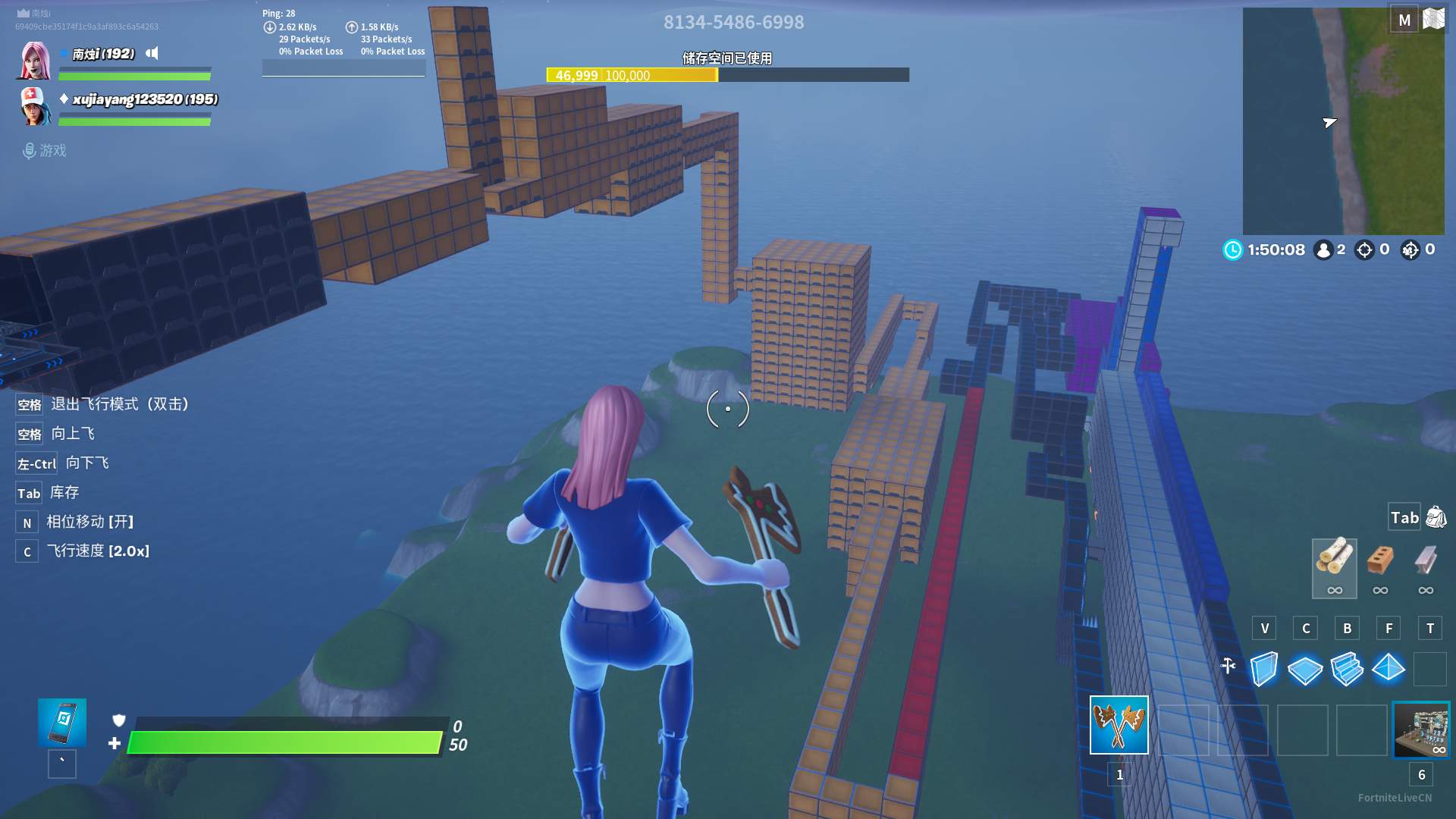Choose brick building material
Viewport: 1456px width, 819px height.
[1379, 561]
